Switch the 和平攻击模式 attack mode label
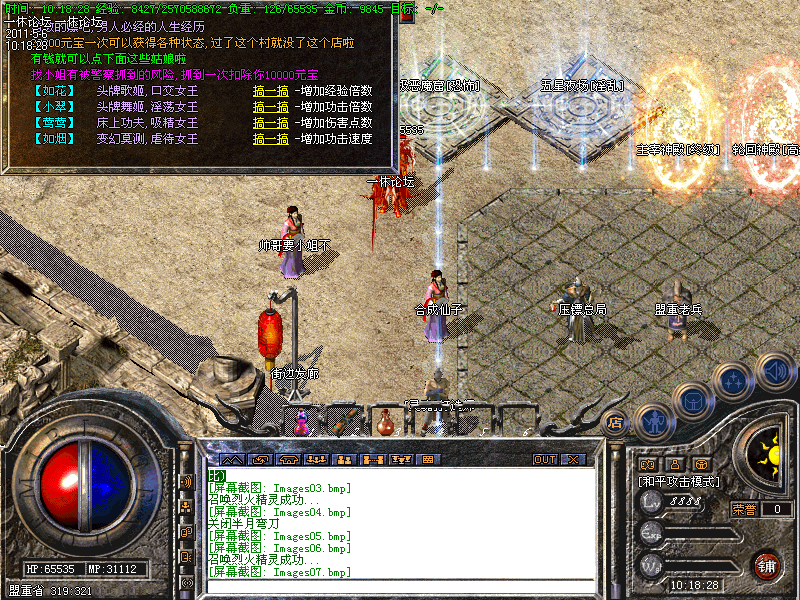The image size is (800, 600). (x=682, y=481)
